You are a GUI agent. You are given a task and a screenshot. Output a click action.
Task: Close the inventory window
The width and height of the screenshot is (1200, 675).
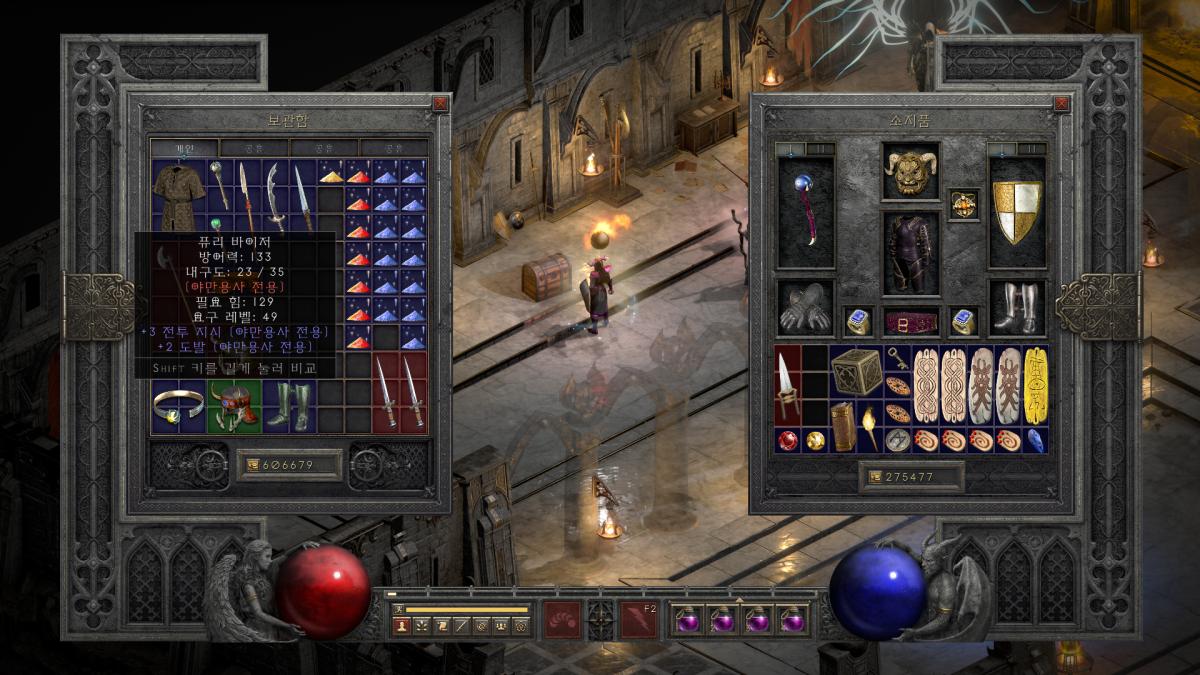tap(1061, 103)
